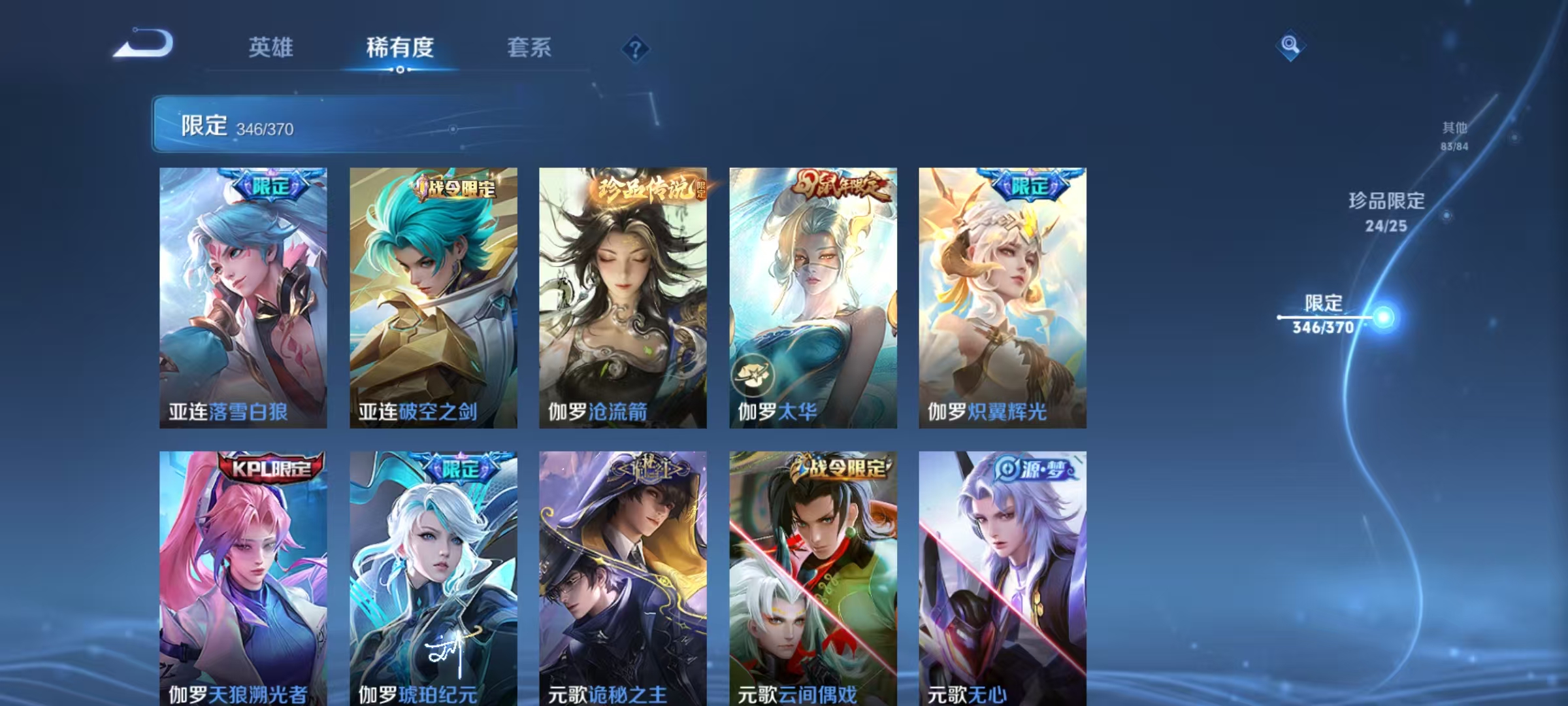Viewport: 1568px width, 706px height.
Task: Switch to the 英雄 tab
Action: pos(272,47)
